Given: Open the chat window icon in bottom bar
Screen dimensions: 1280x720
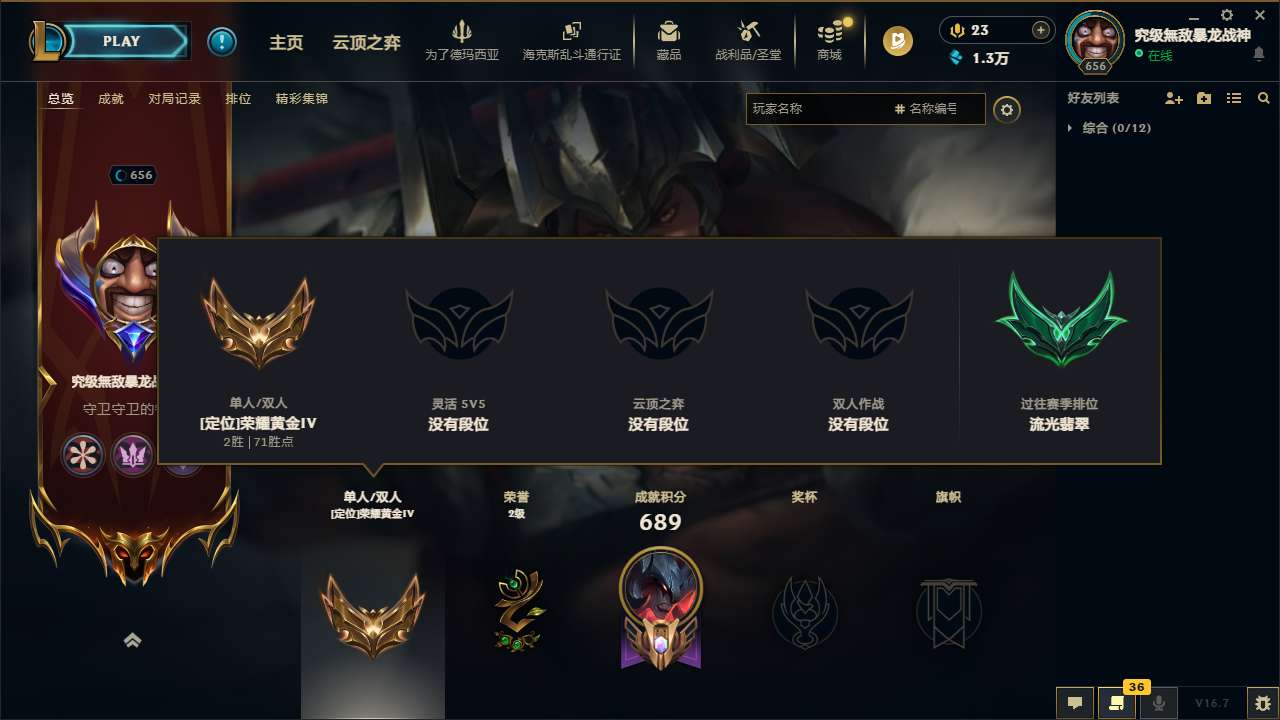Looking at the screenshot, I should click(x=1075, y=703).
